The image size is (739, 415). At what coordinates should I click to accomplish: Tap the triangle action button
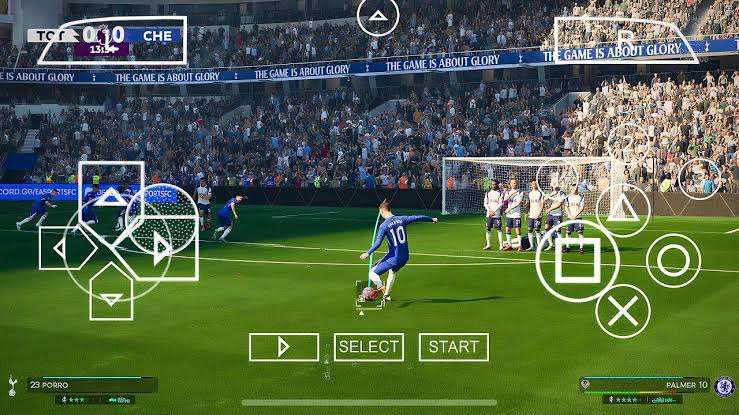click(623, 210)
